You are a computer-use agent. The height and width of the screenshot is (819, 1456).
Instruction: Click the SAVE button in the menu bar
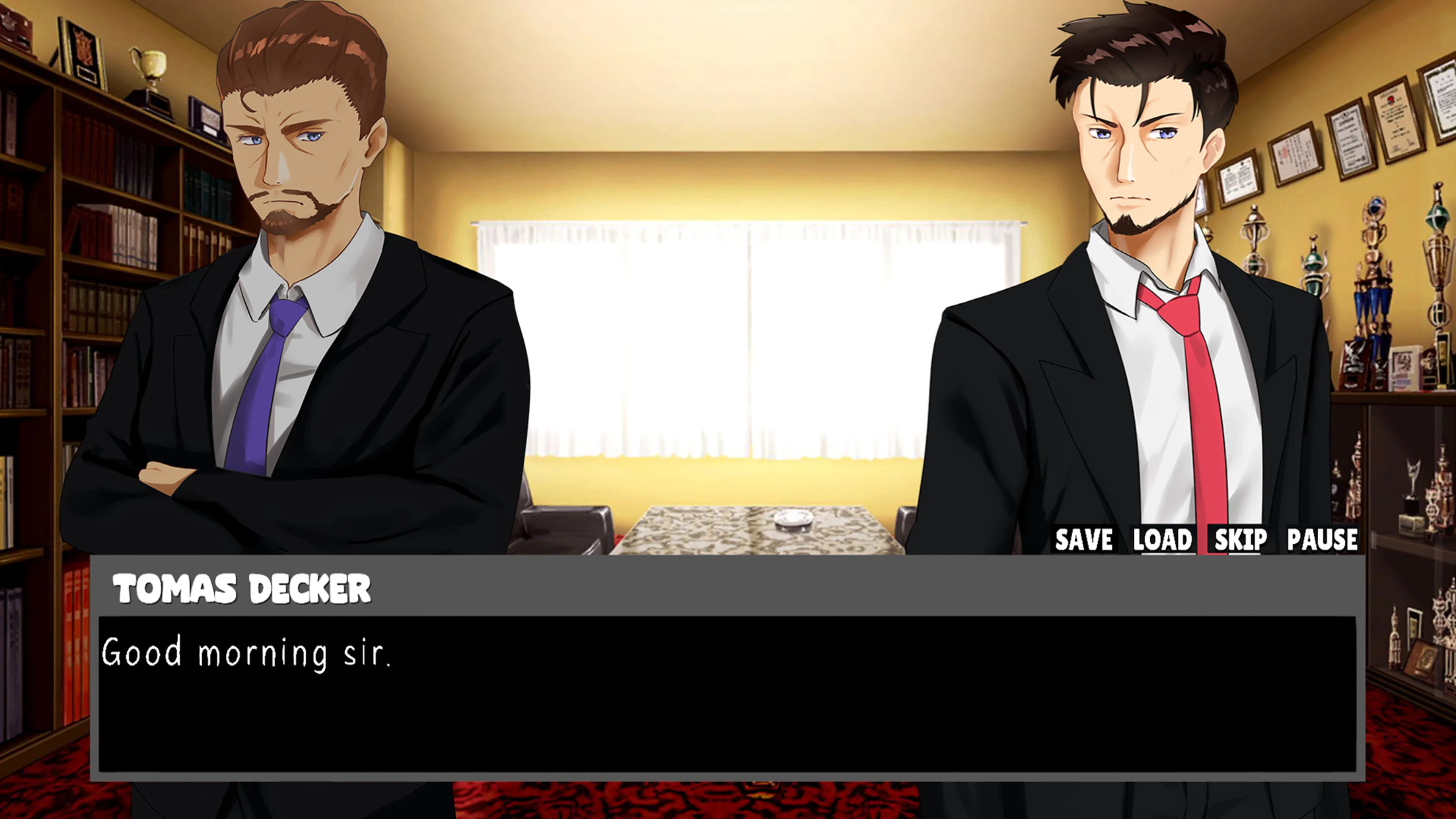click(1083, 539)
